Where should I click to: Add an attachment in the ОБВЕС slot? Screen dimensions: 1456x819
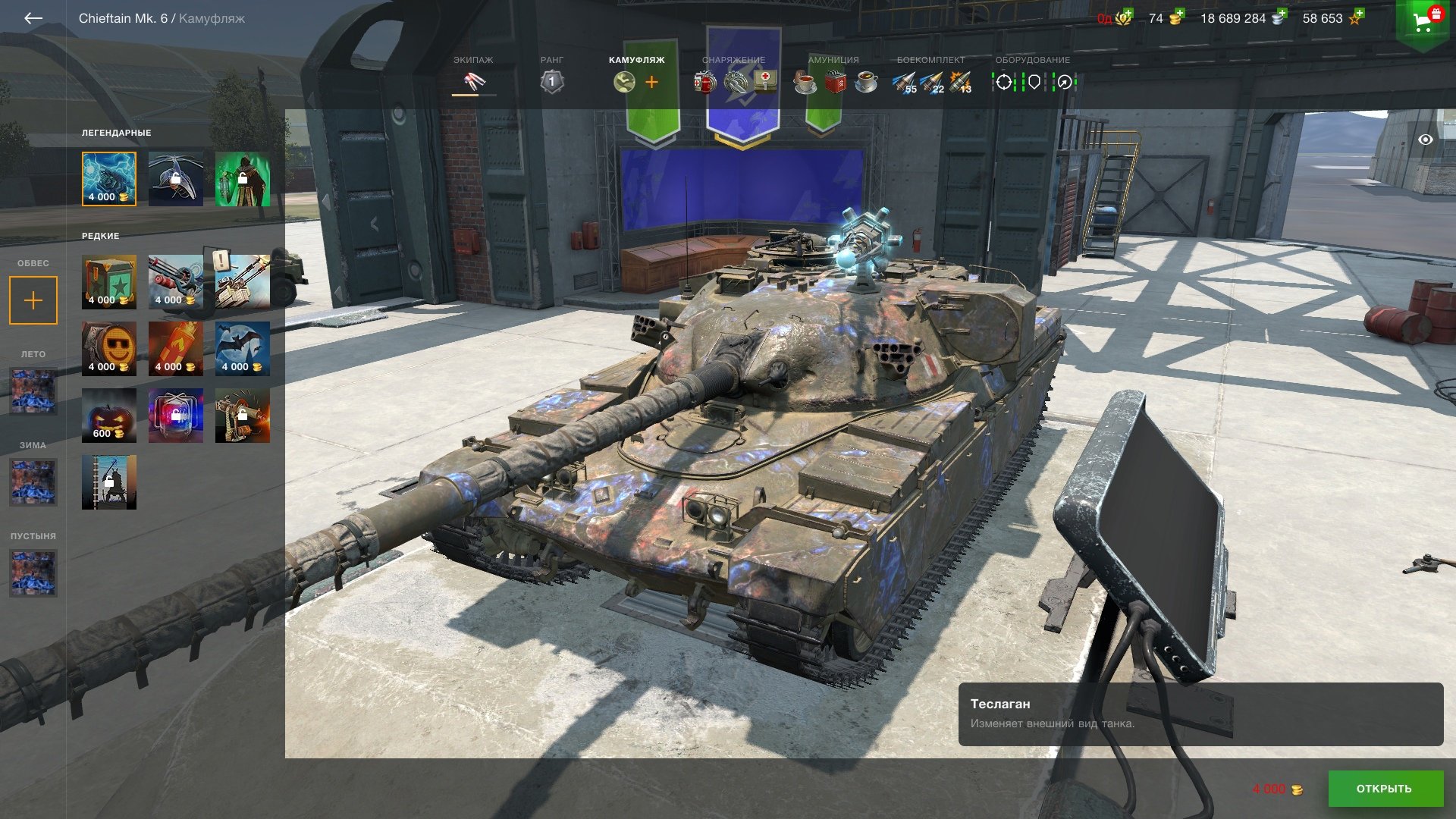[33, 300]
